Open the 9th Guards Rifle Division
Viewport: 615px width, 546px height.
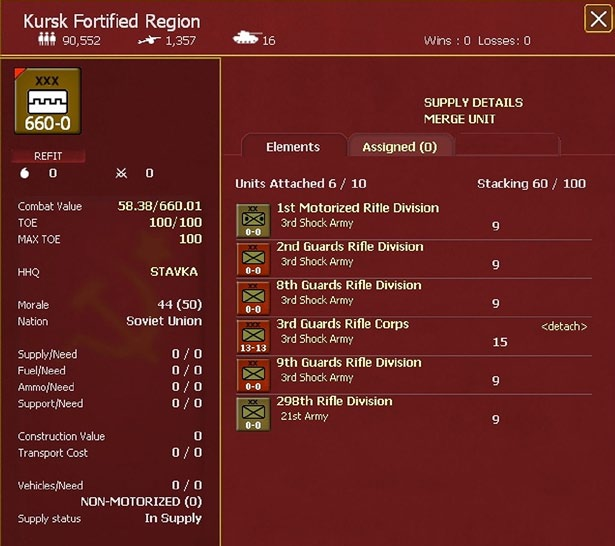pos(349,363)
